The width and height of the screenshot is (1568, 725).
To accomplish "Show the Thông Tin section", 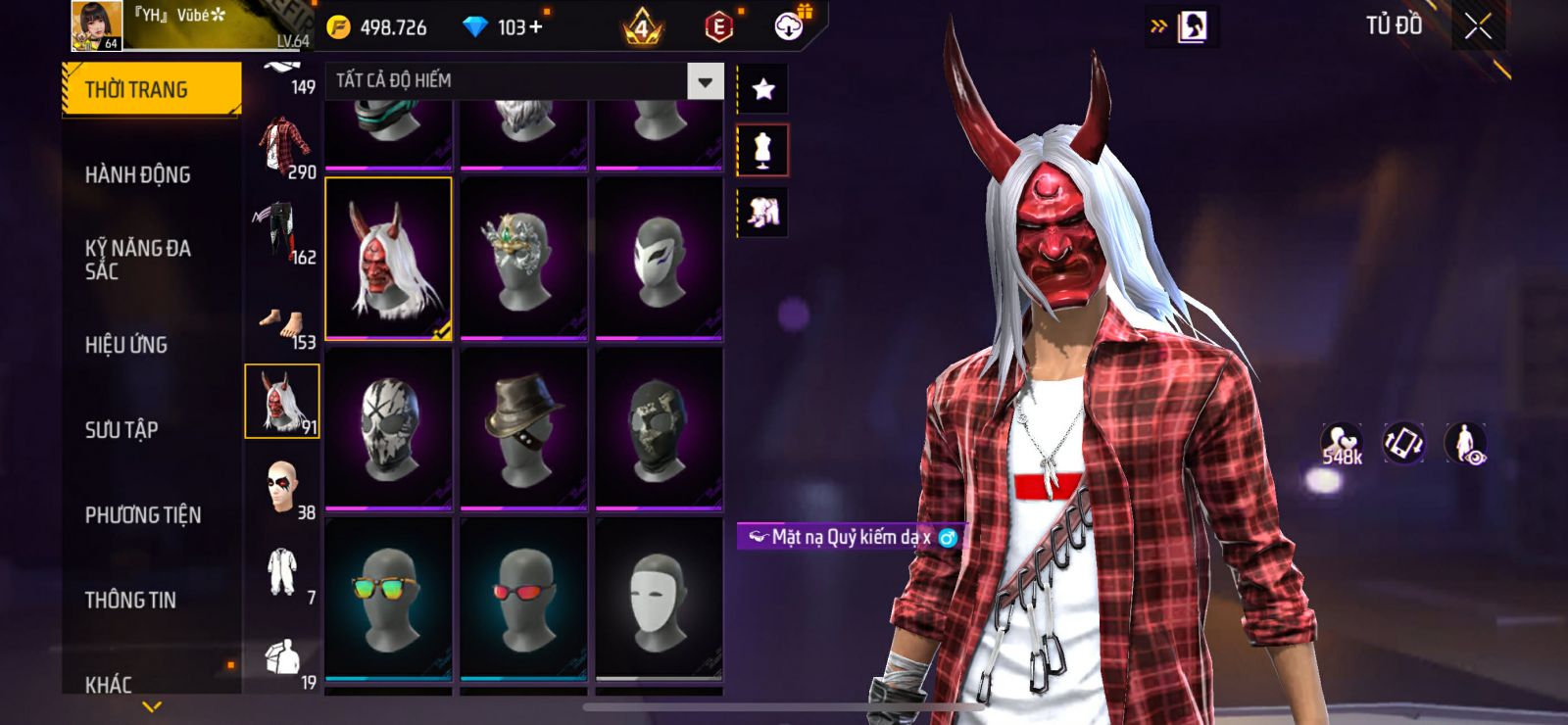I will (x=130, y=601).
